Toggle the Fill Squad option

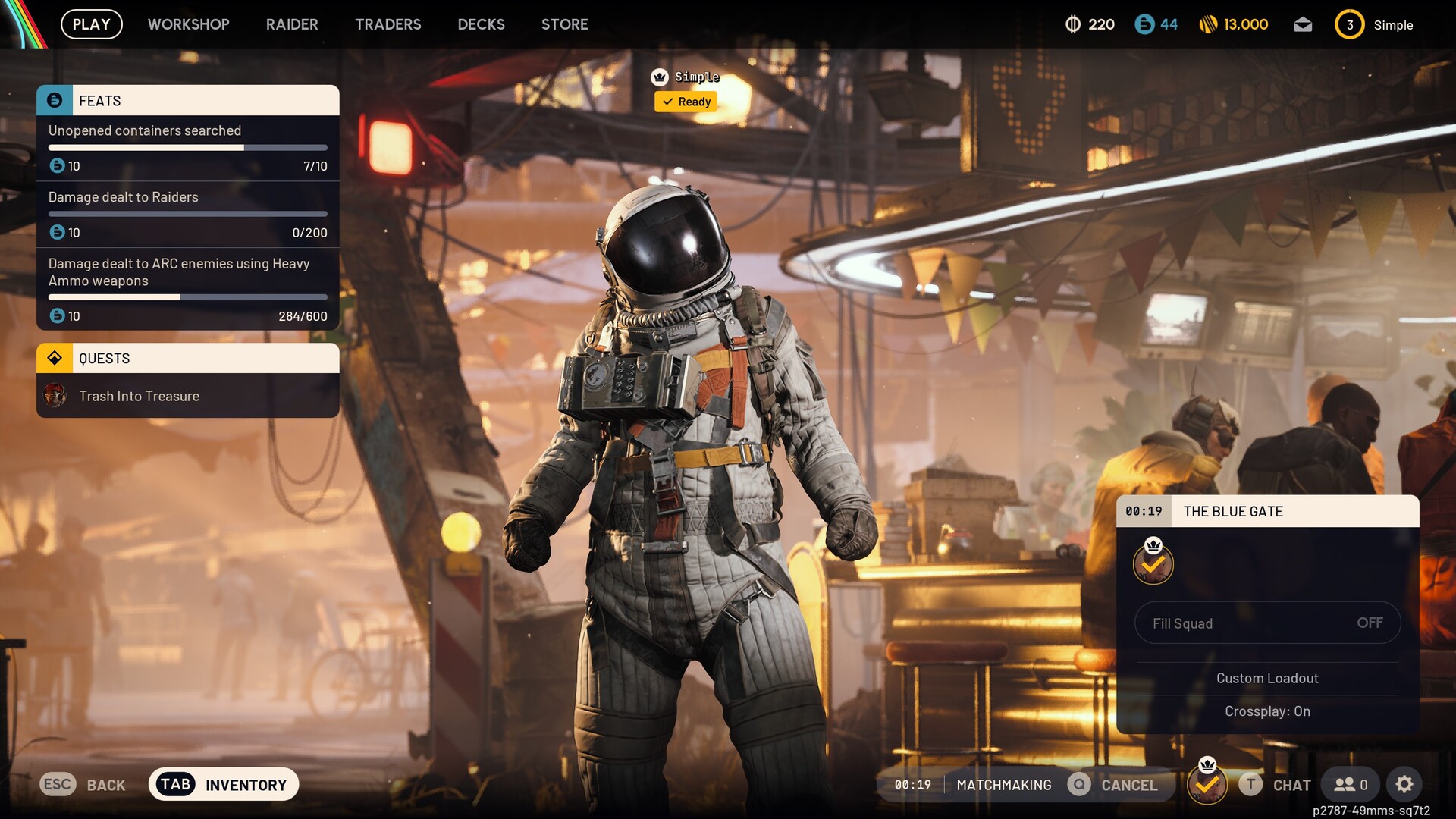pyautogui.click(x=1267, y=623)
